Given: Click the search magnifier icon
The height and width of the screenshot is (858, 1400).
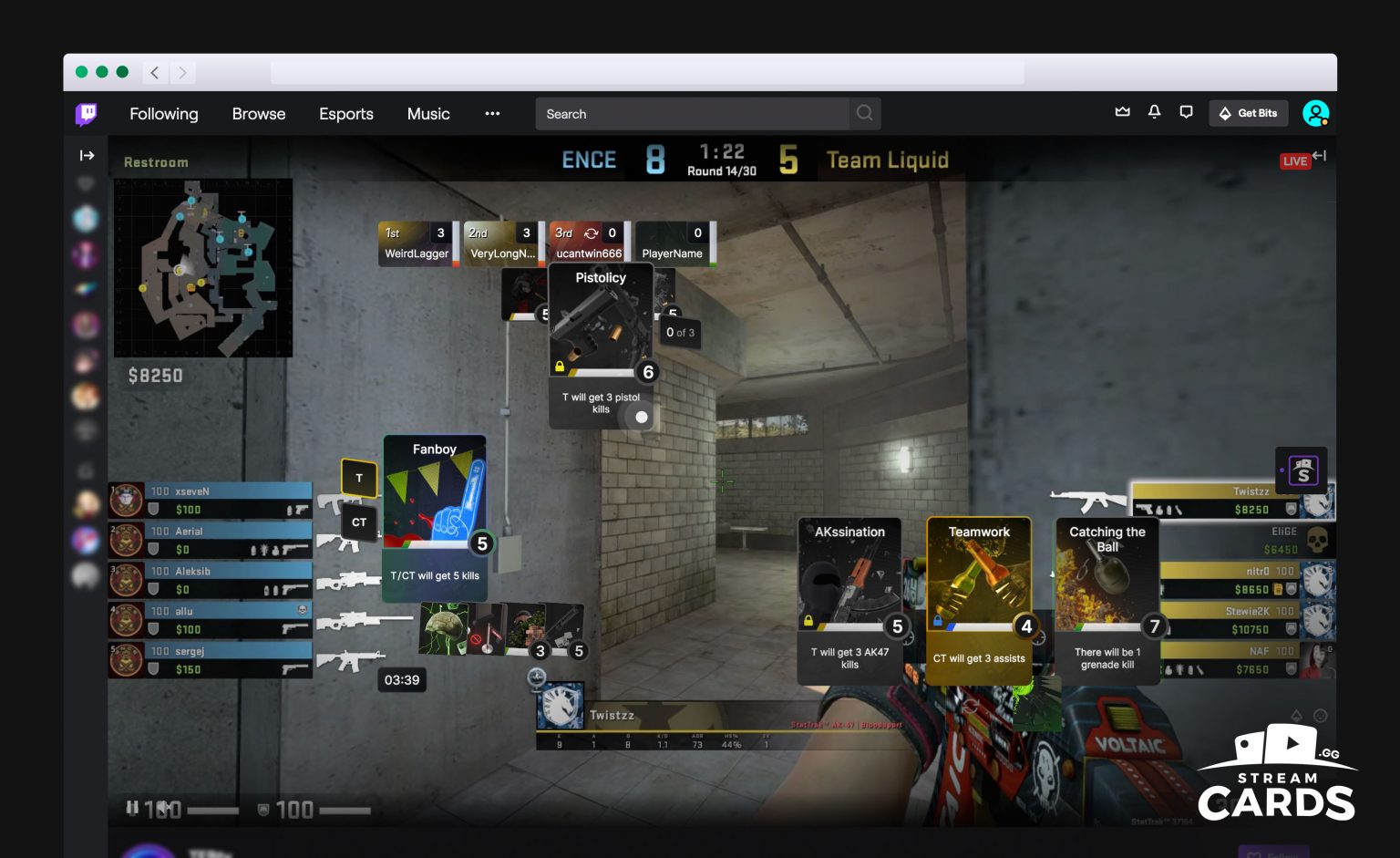Looking at the screenshot, I should (864, 113).
